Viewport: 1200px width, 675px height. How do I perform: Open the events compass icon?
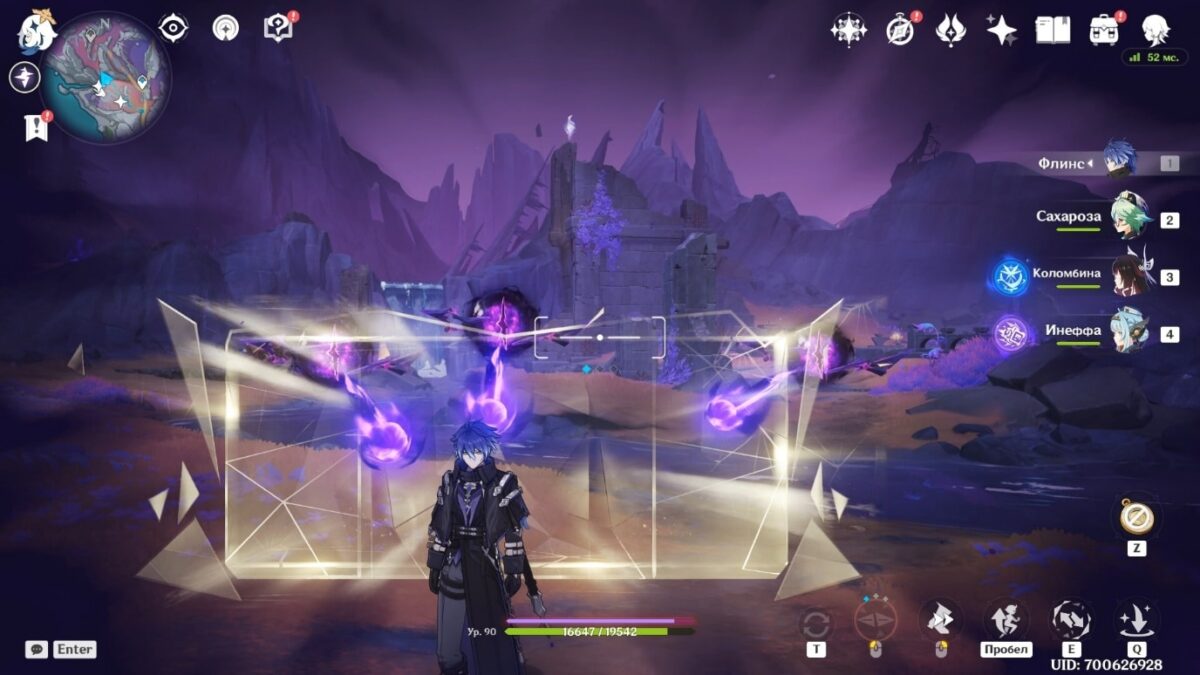[x=900, y=30]
